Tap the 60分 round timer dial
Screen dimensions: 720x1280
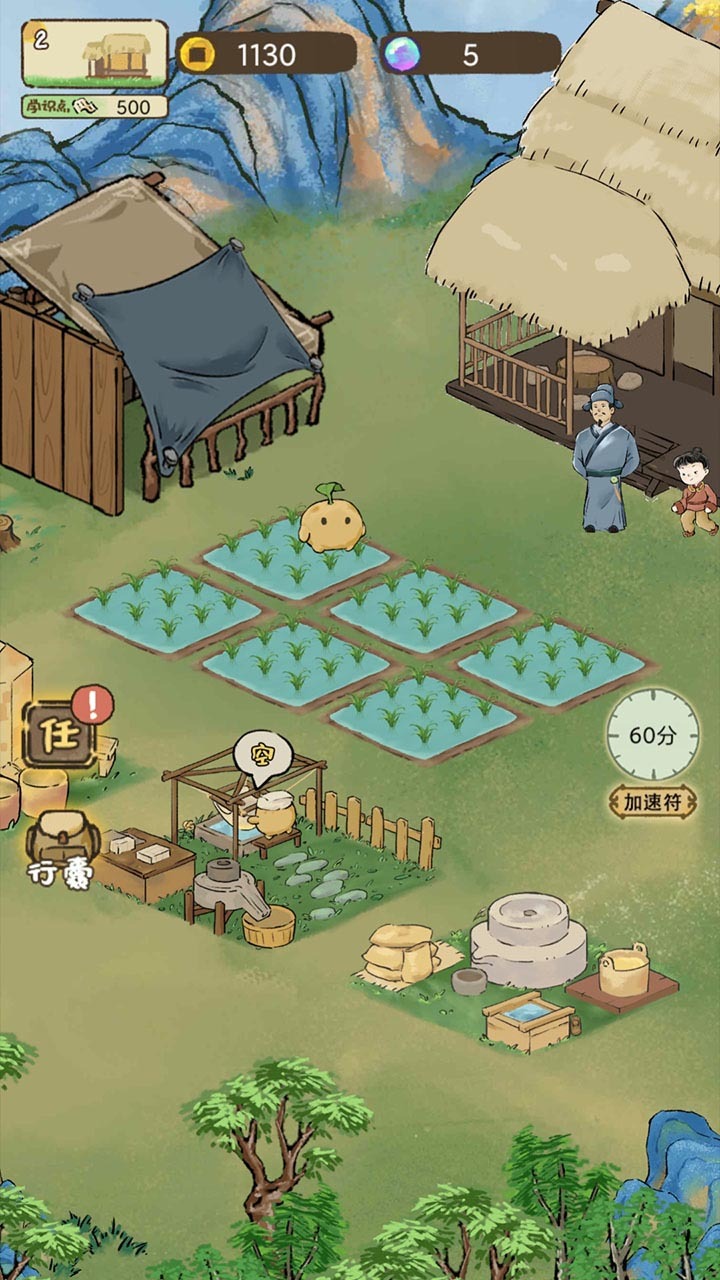[x=652, y=735]
